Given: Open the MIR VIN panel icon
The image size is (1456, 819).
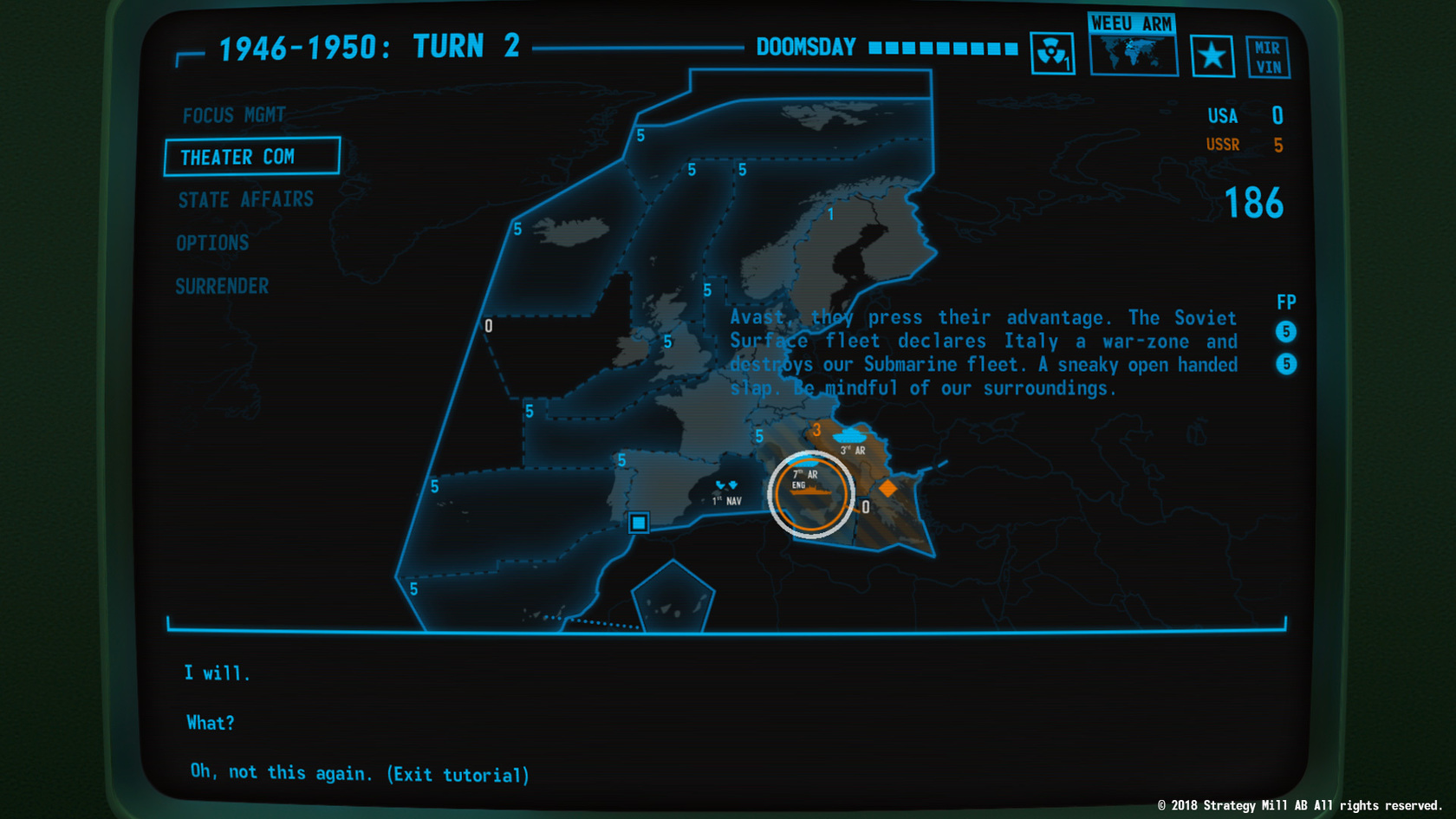Looking at the screenshot, I should (x=1267, y=55).
